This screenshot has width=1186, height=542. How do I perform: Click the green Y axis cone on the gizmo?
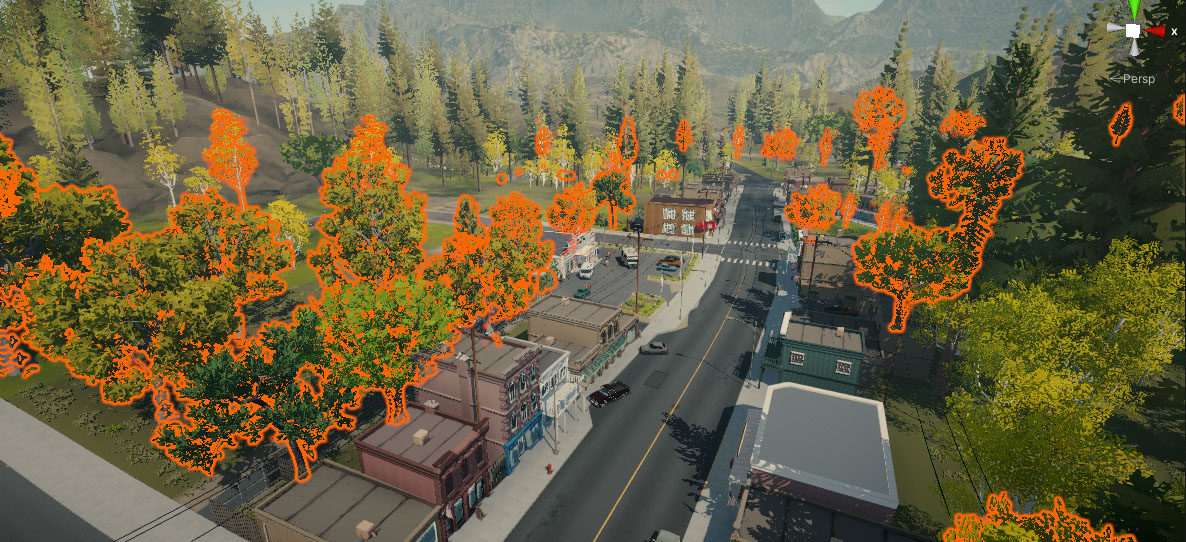click(1134, 9)
